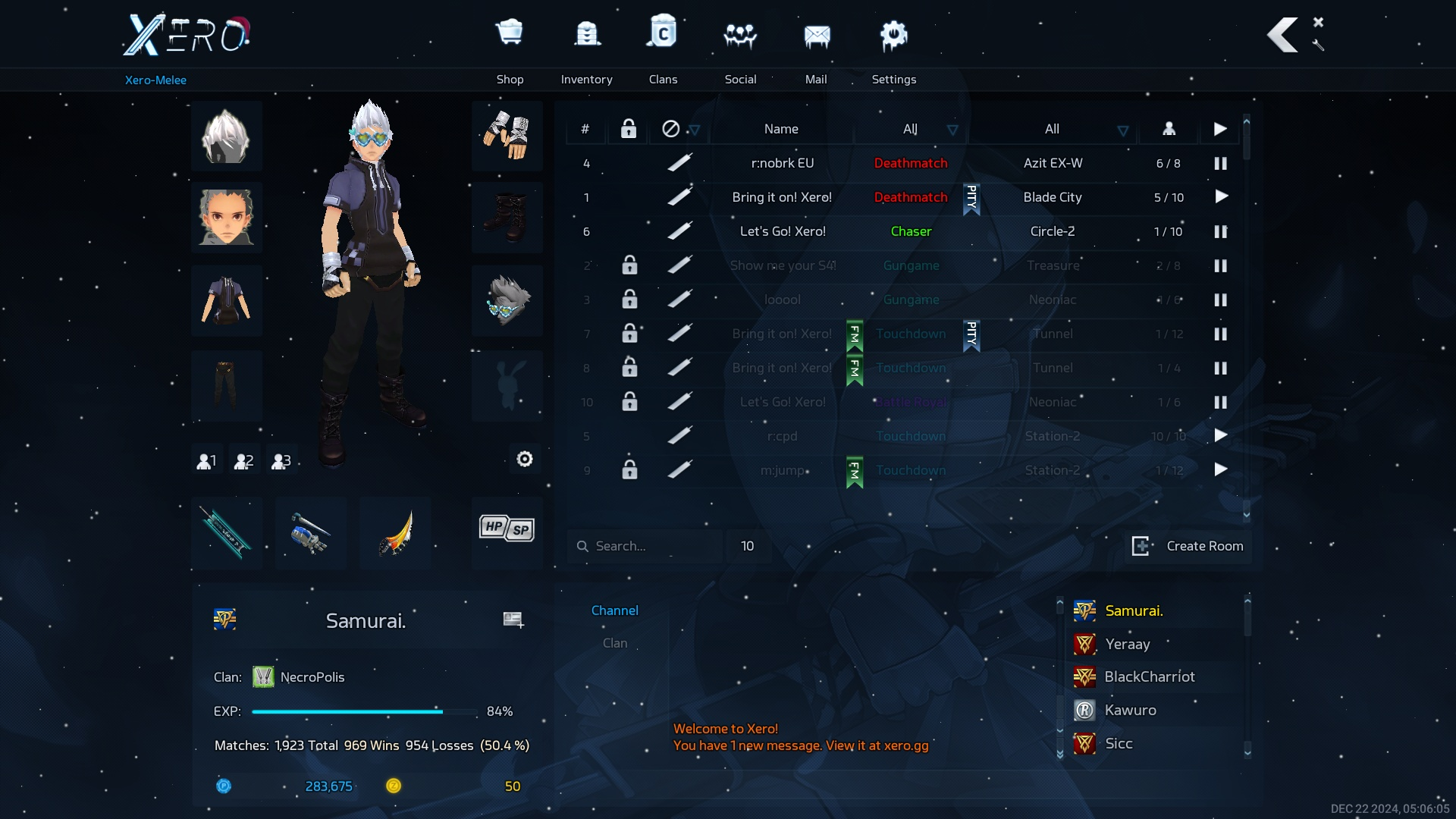Viewport: 1456px width, 819px height.
Task: Open the Settings gear menu
Action: click(893, 47)
